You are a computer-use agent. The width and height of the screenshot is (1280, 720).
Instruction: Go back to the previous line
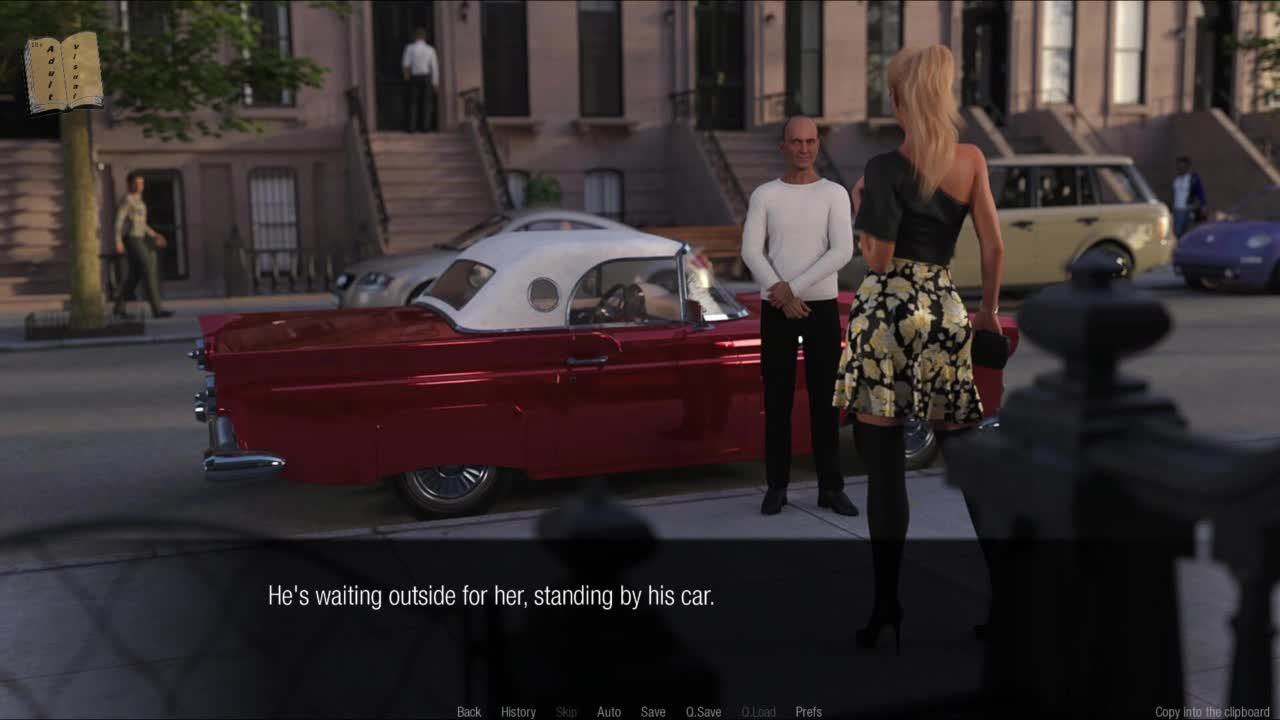(x=469, y=712)
